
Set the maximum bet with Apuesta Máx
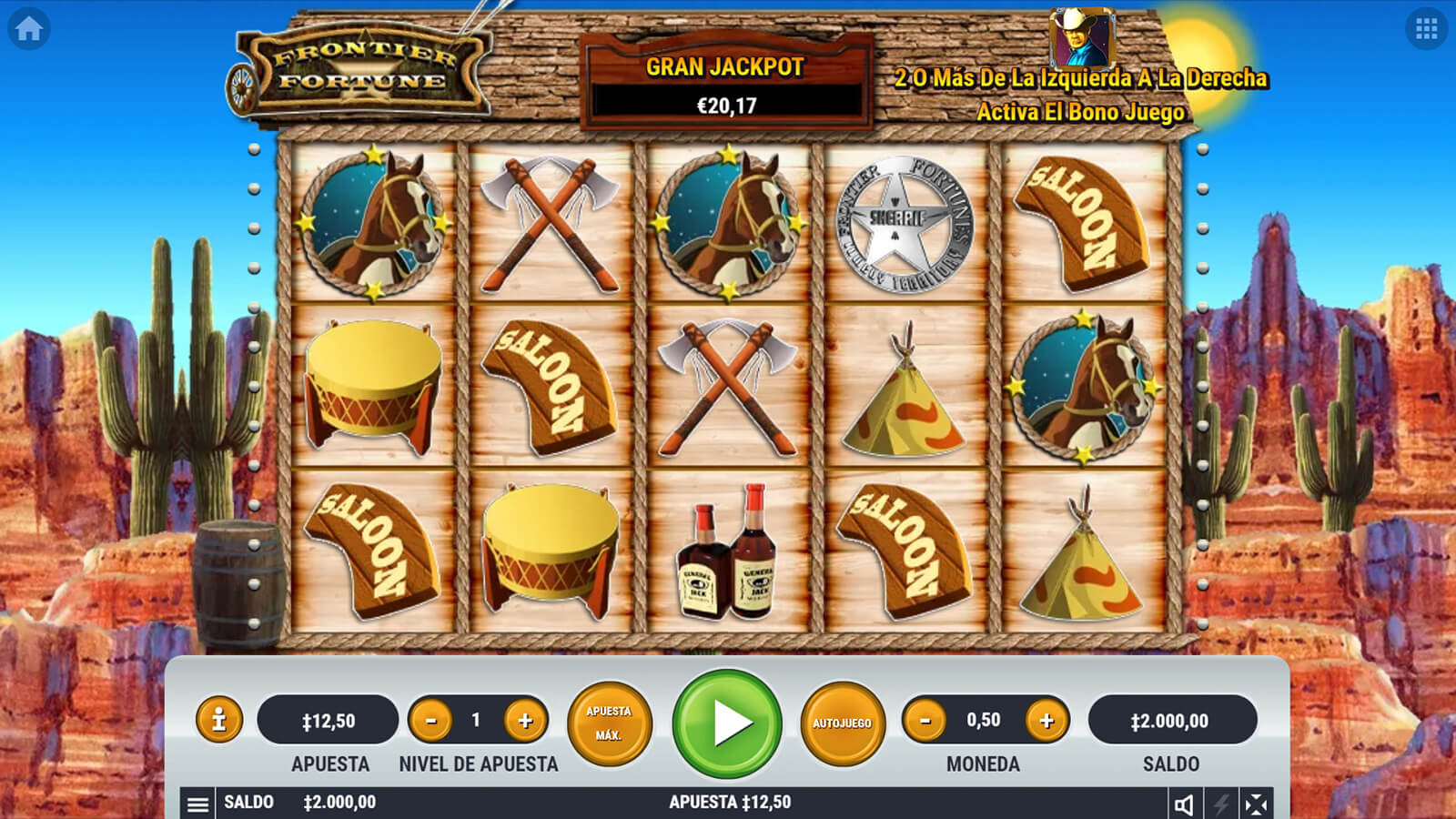tap(609, 723)
